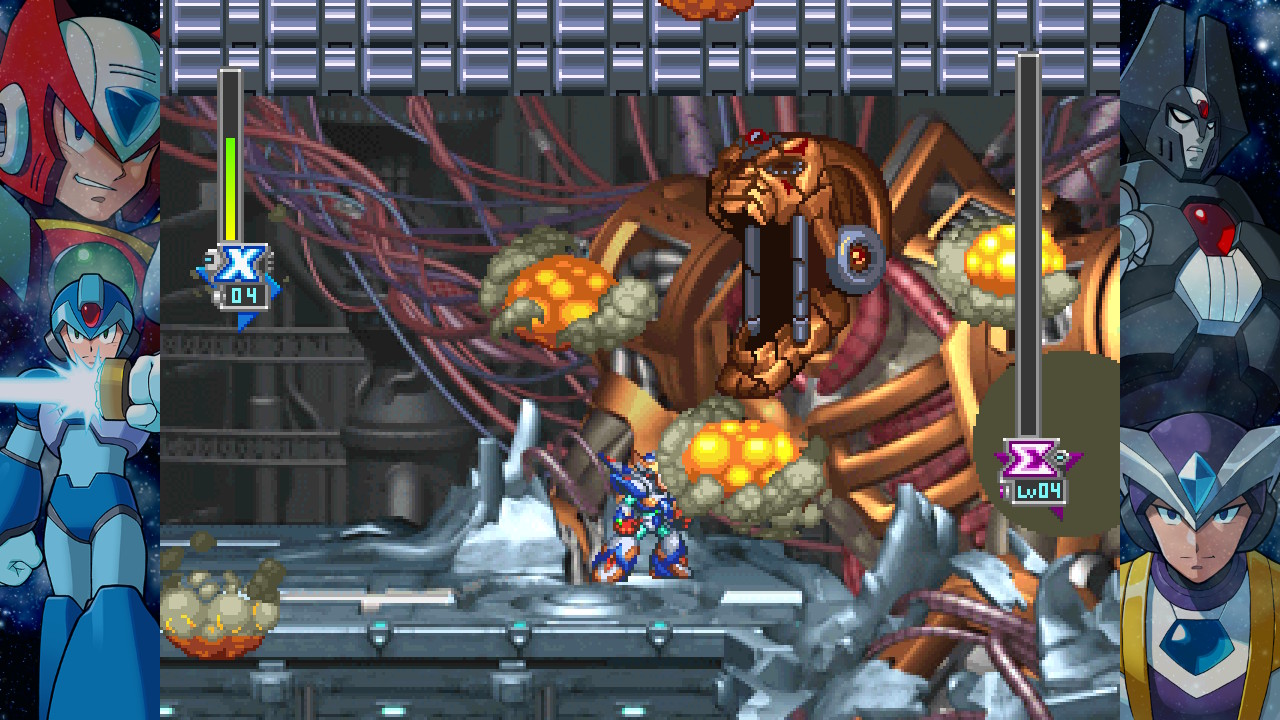Toggle the orange core orb on the boss's shoulder

(x=990, y=255)
